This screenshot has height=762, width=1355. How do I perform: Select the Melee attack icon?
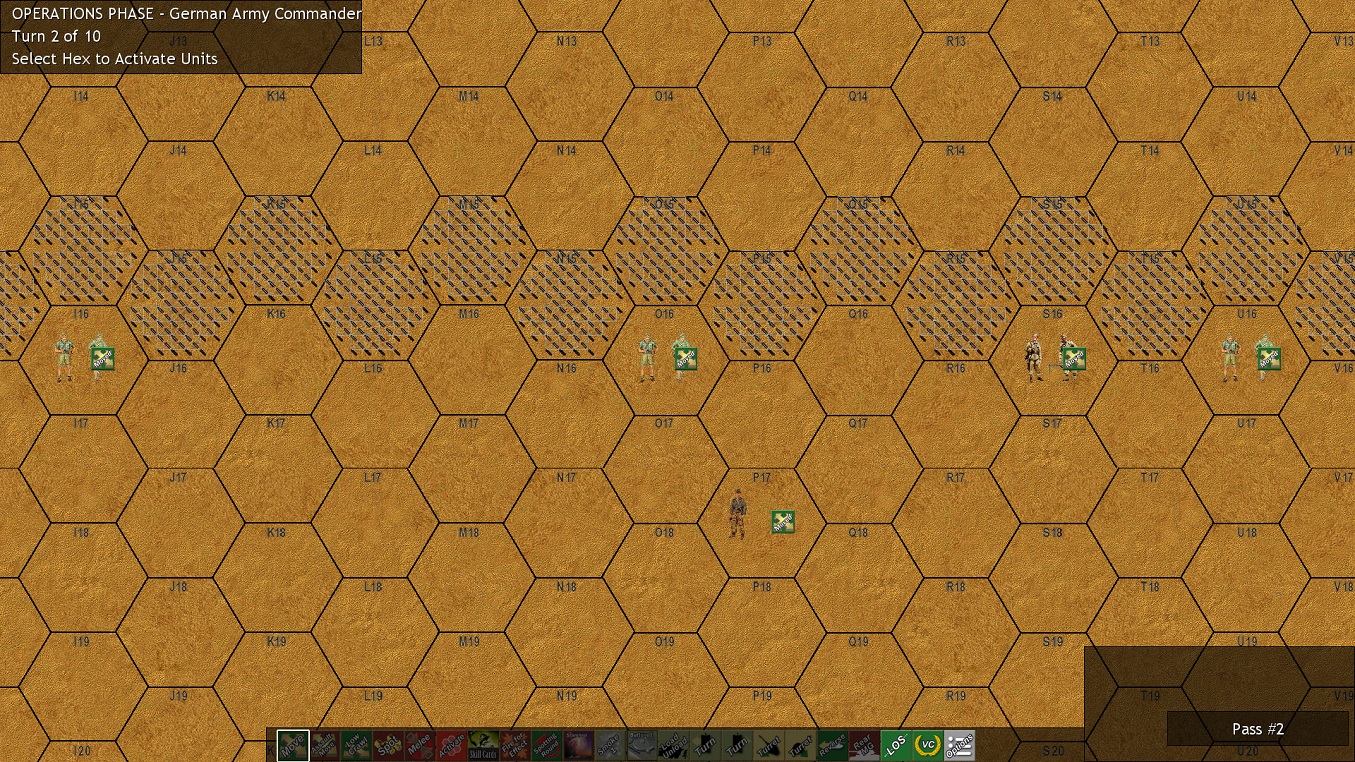coord(421,744)
